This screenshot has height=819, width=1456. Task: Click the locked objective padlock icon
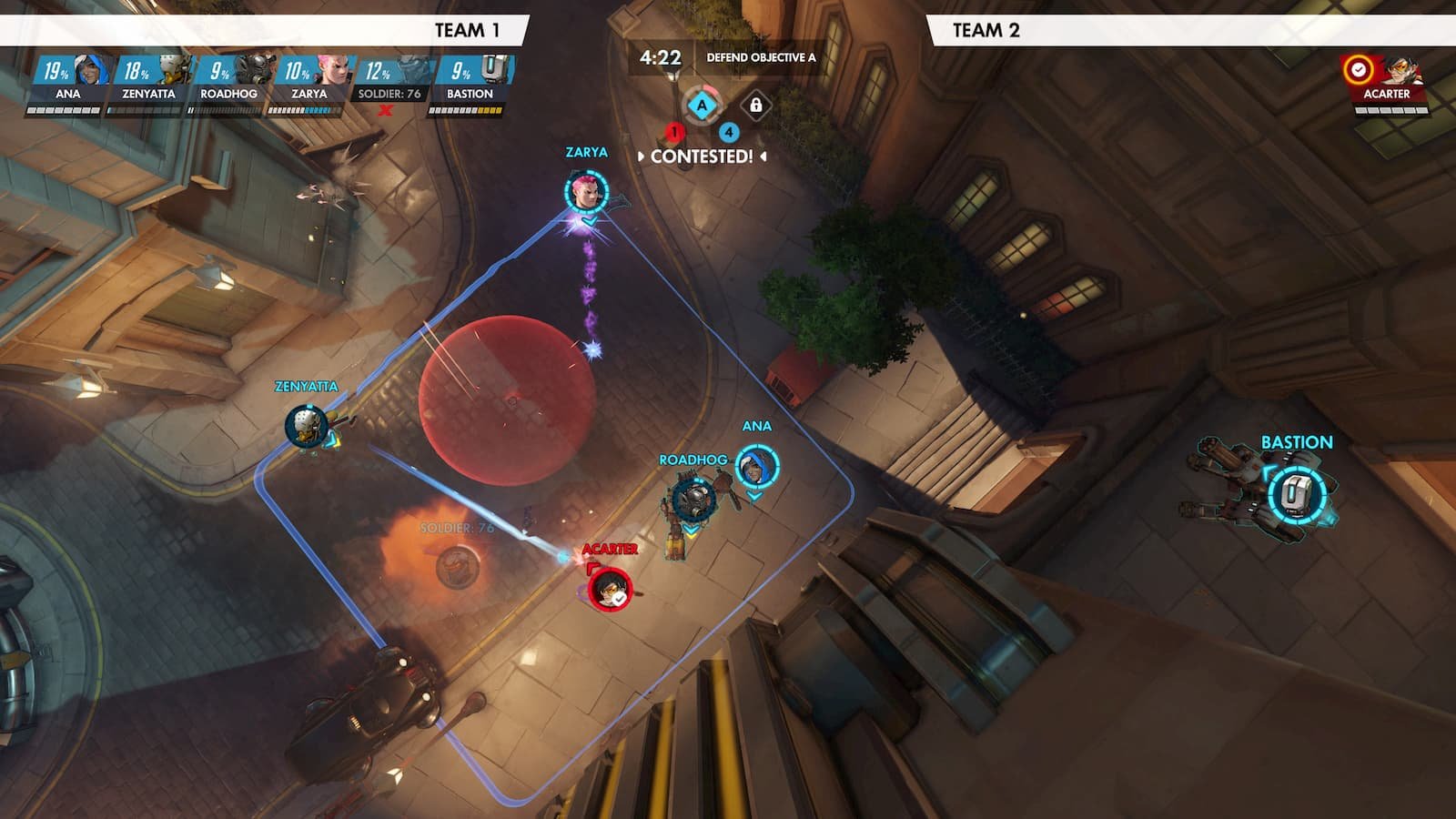[x=756, y=106]
